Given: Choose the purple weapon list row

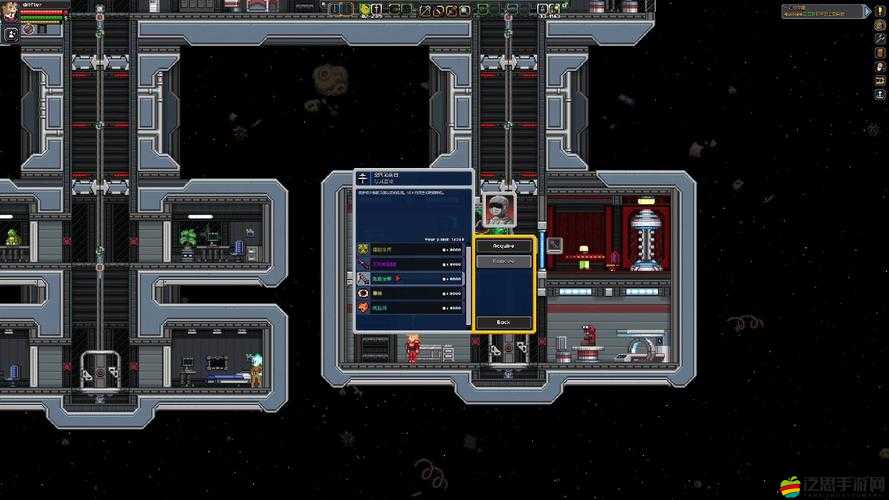Looking at the screenshot, I should [x=410, y=264].
